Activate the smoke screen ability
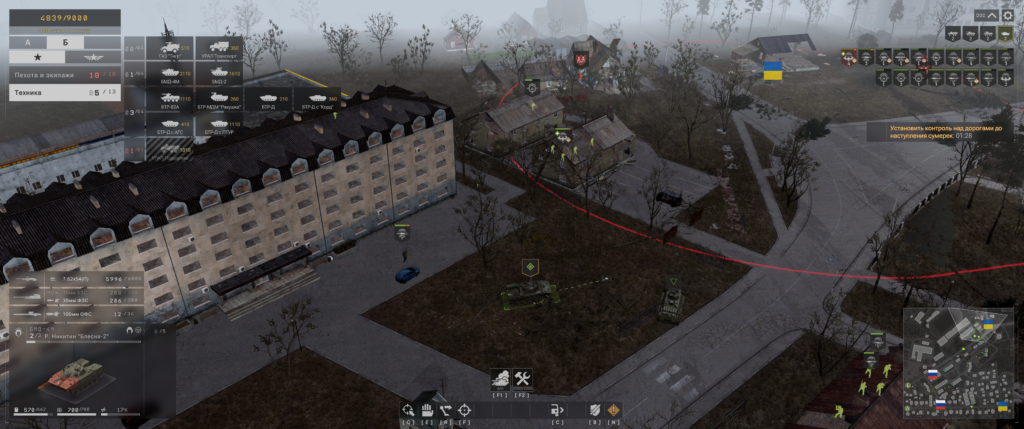Viewport: 1024px width, 429px height. pyautogui.click(x=500, y=379)
